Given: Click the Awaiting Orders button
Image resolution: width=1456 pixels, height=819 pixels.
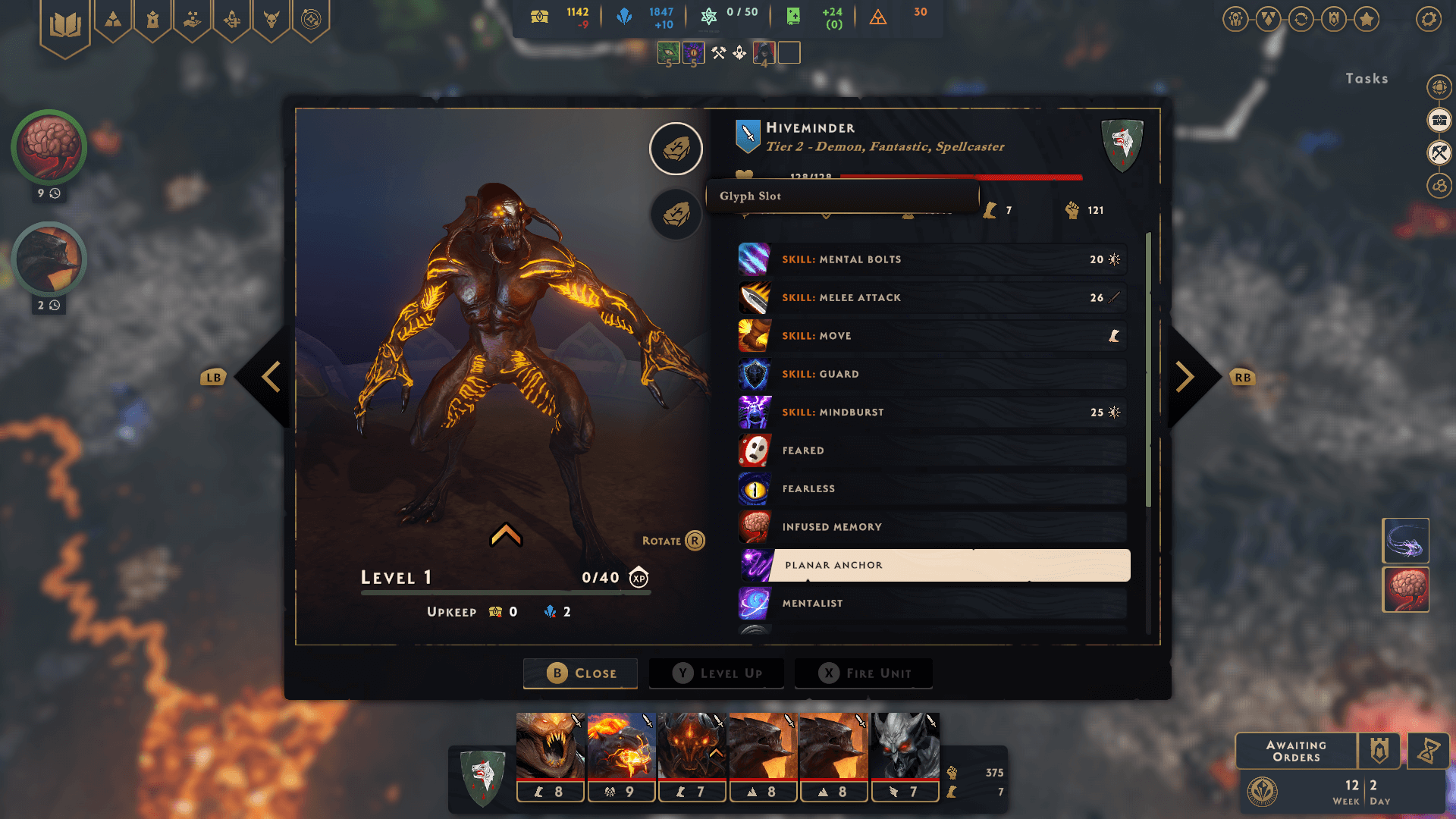Looking at the screenshot, I should (x=1296, y=751).
